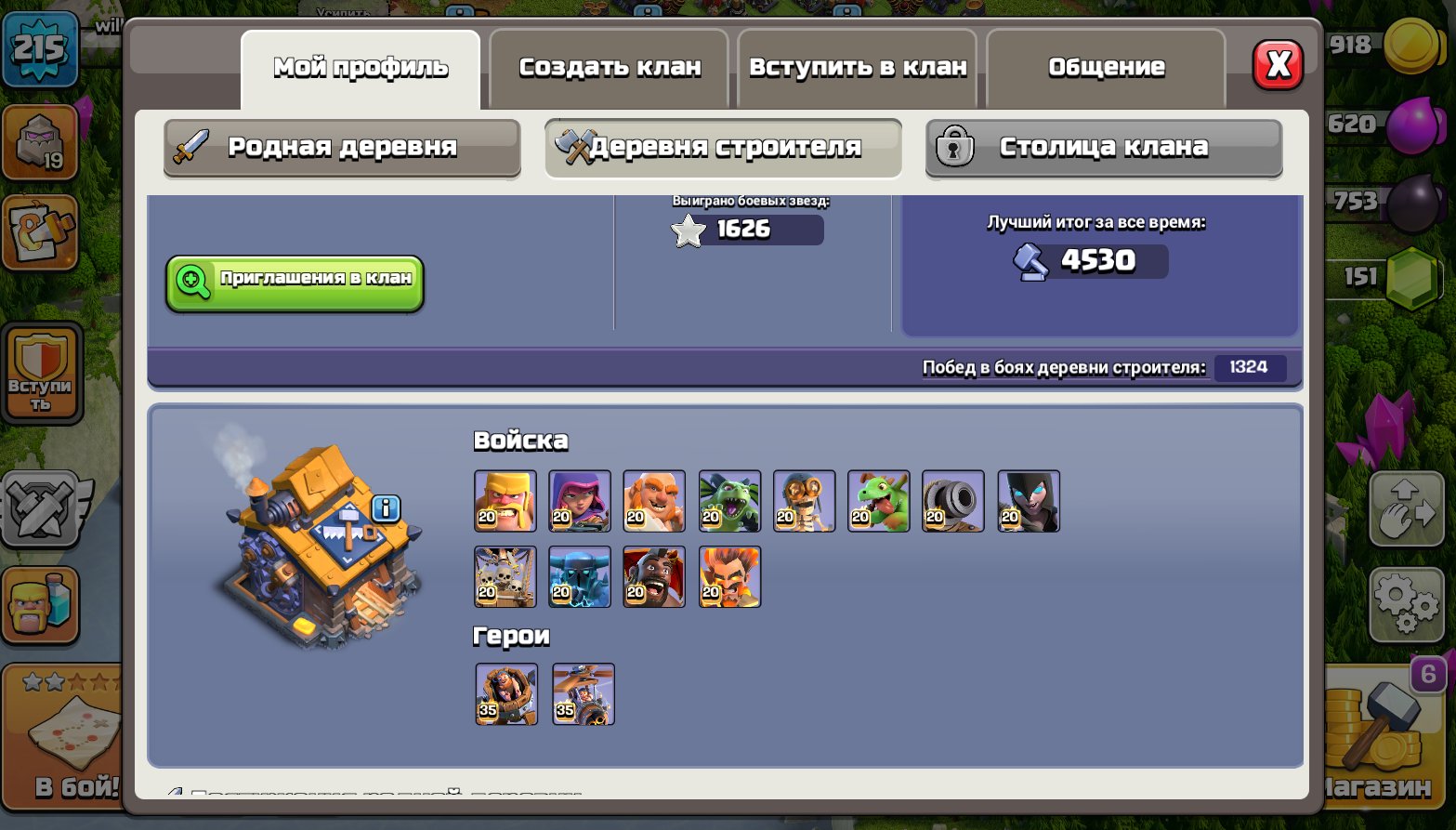Select the Beta Minion troop icon
This screenshot has height=830, width=1456.
[x=729, y=500]
